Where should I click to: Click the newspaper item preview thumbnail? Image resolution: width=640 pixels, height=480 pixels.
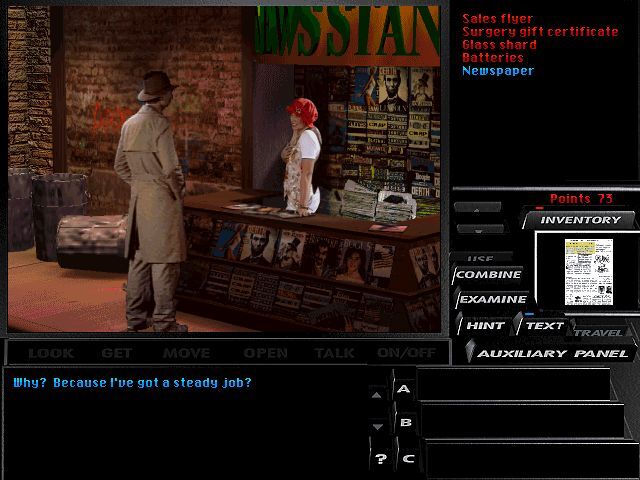click(x=586, y=272)
